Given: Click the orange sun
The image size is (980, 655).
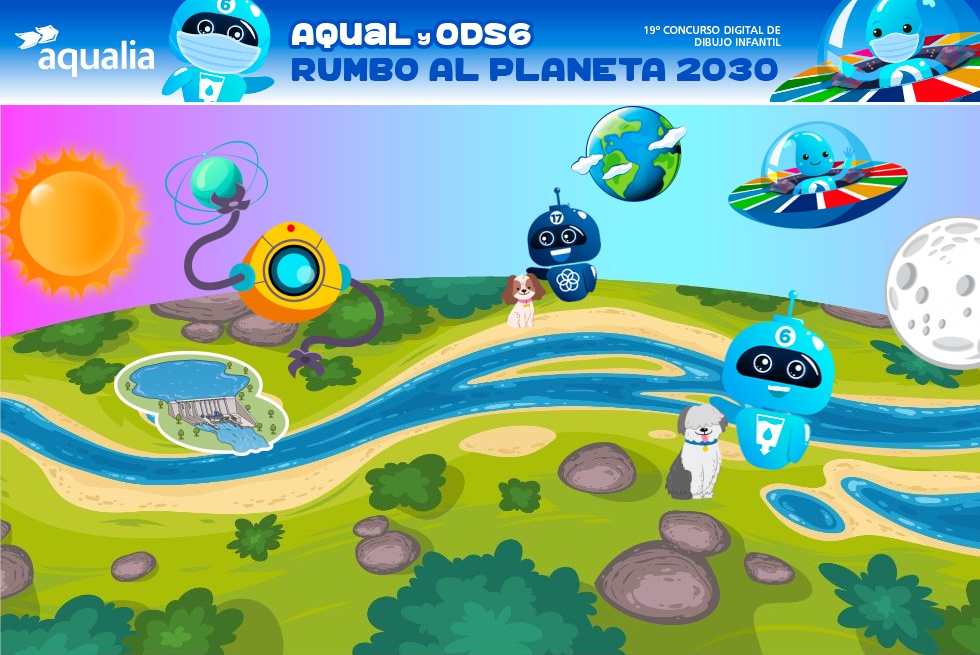Looking at the screenshot, I should (72, 221).
